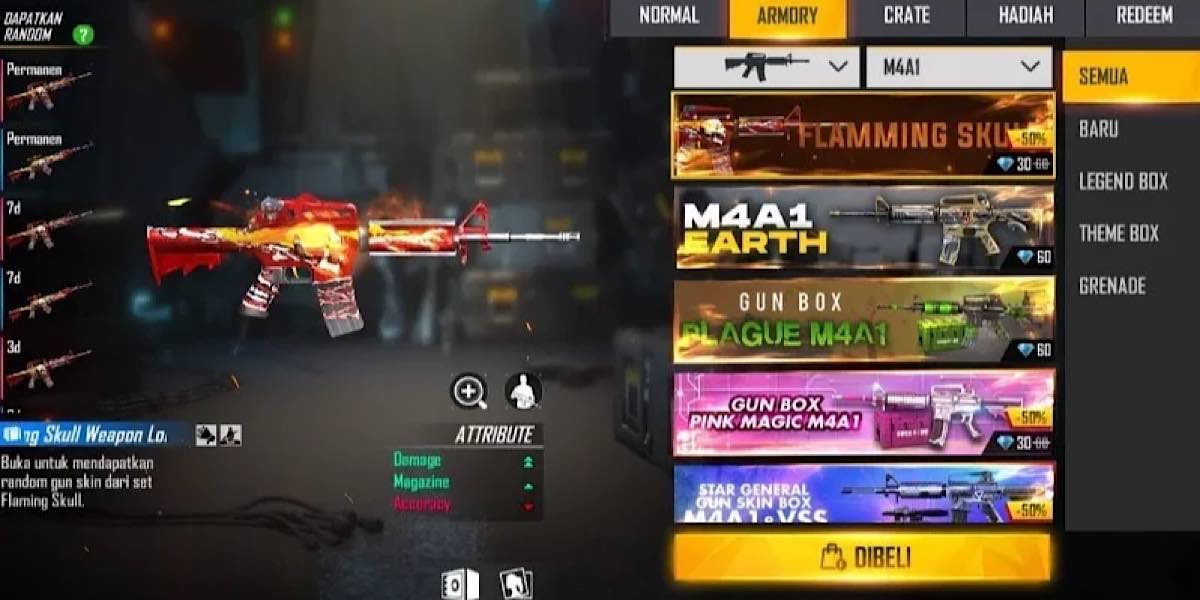Open the green question mark help icon
Image resolution: width=1200 pixels, height=600 pixels.
pyautogui.click(x=84, y=35)
